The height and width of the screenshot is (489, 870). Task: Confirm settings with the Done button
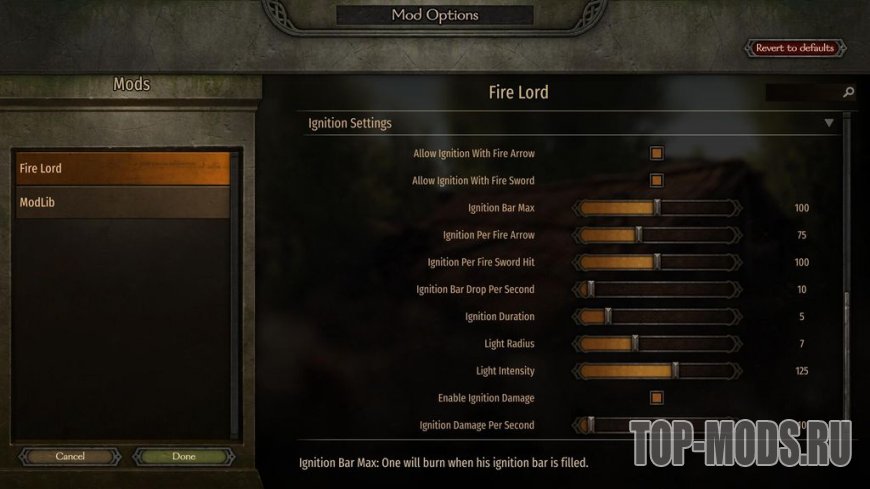click(x=184, y=456)
